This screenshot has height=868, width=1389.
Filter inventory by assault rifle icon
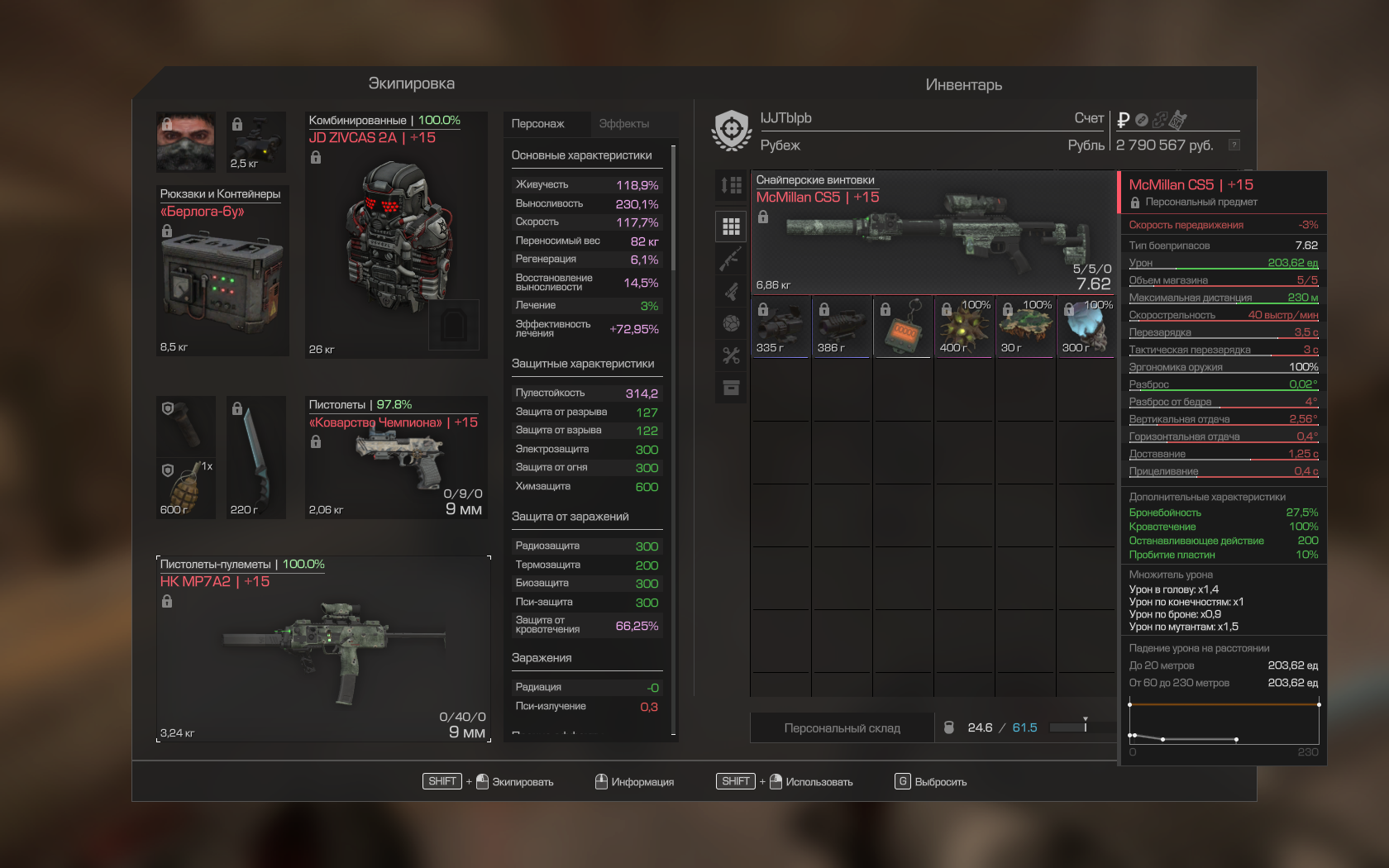(x=731, y=259)
